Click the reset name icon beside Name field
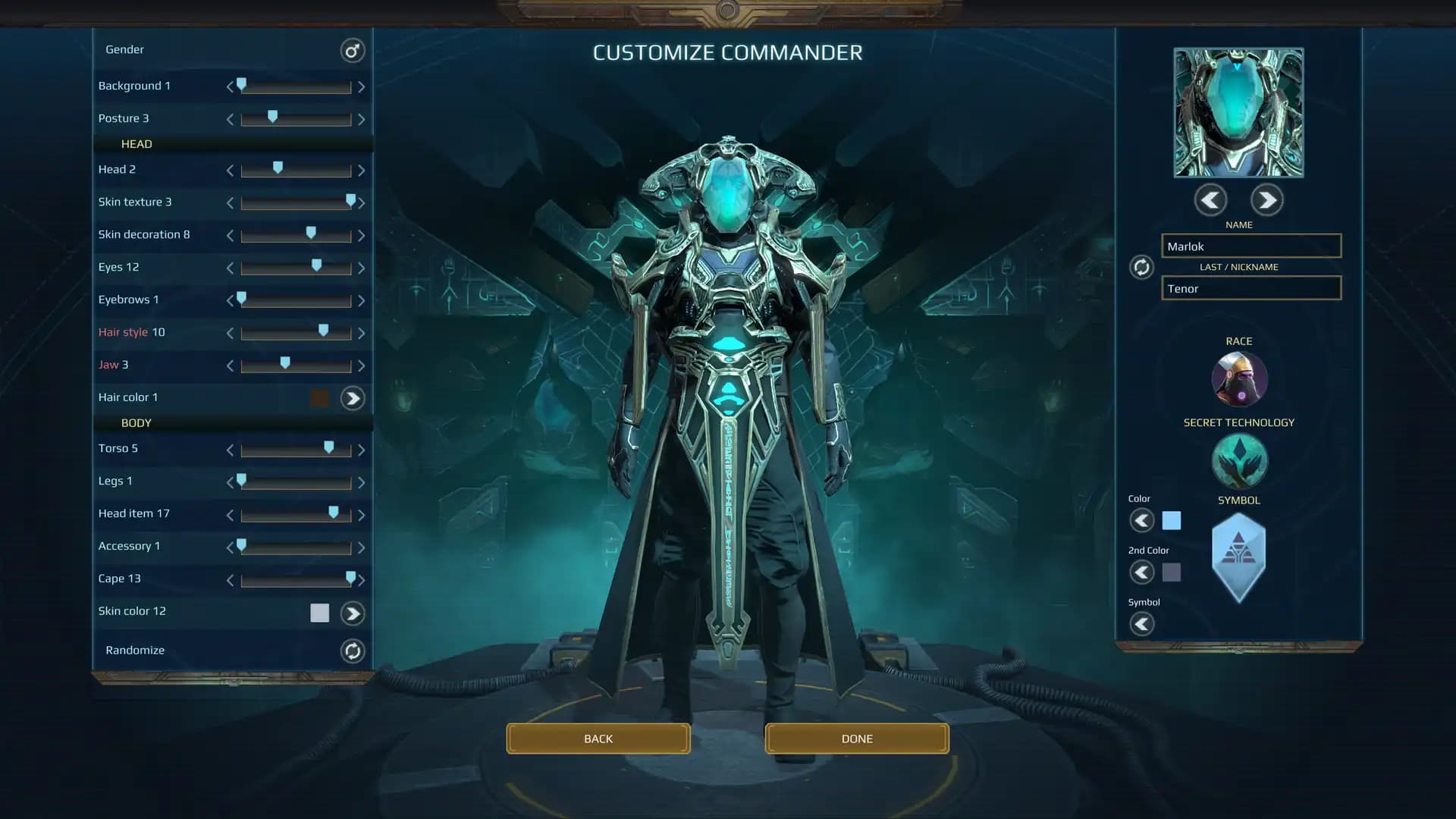This screenshot has width=1456, height=819. coord(1141,267)
